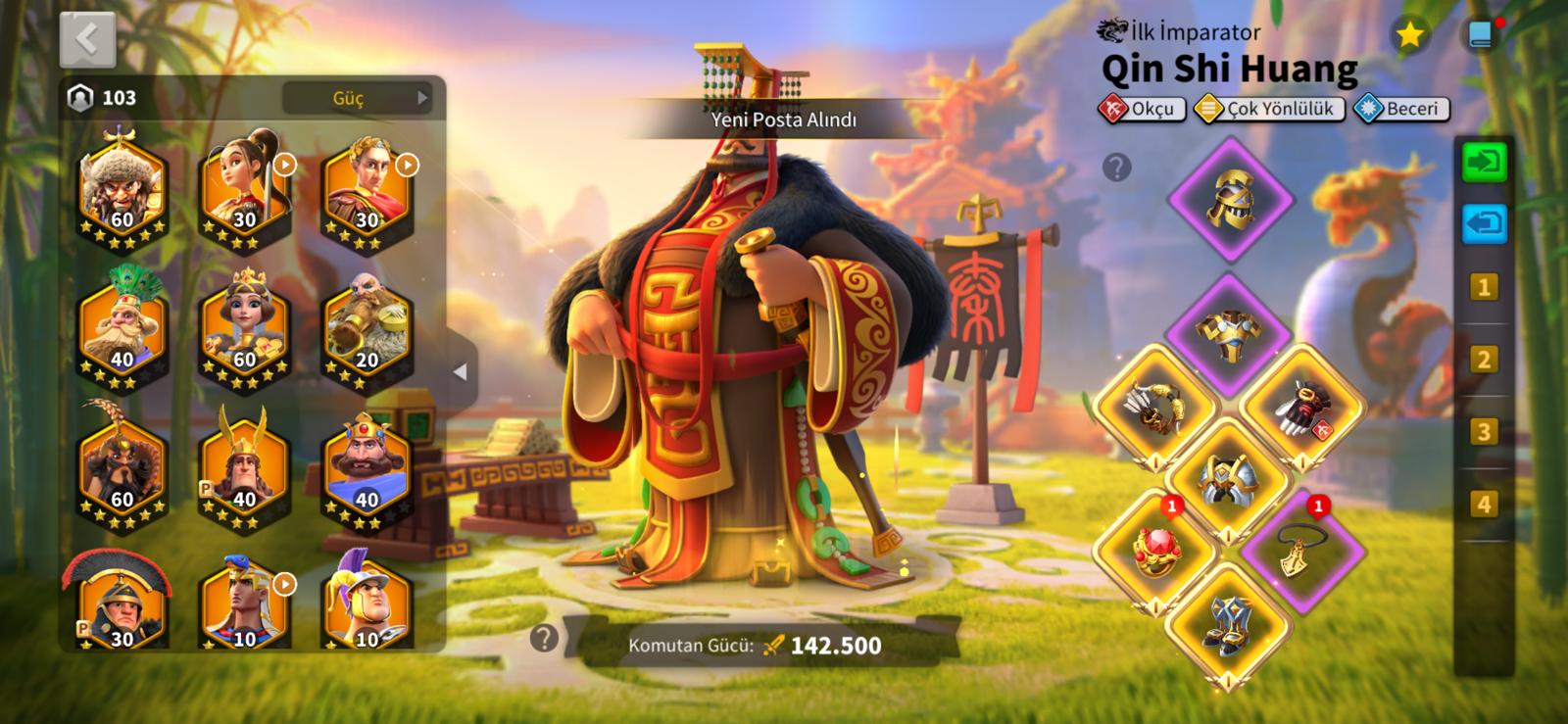
Task: Toggle the gold star favorite button
Action: pyautogui.click(x=1409, y=36)
